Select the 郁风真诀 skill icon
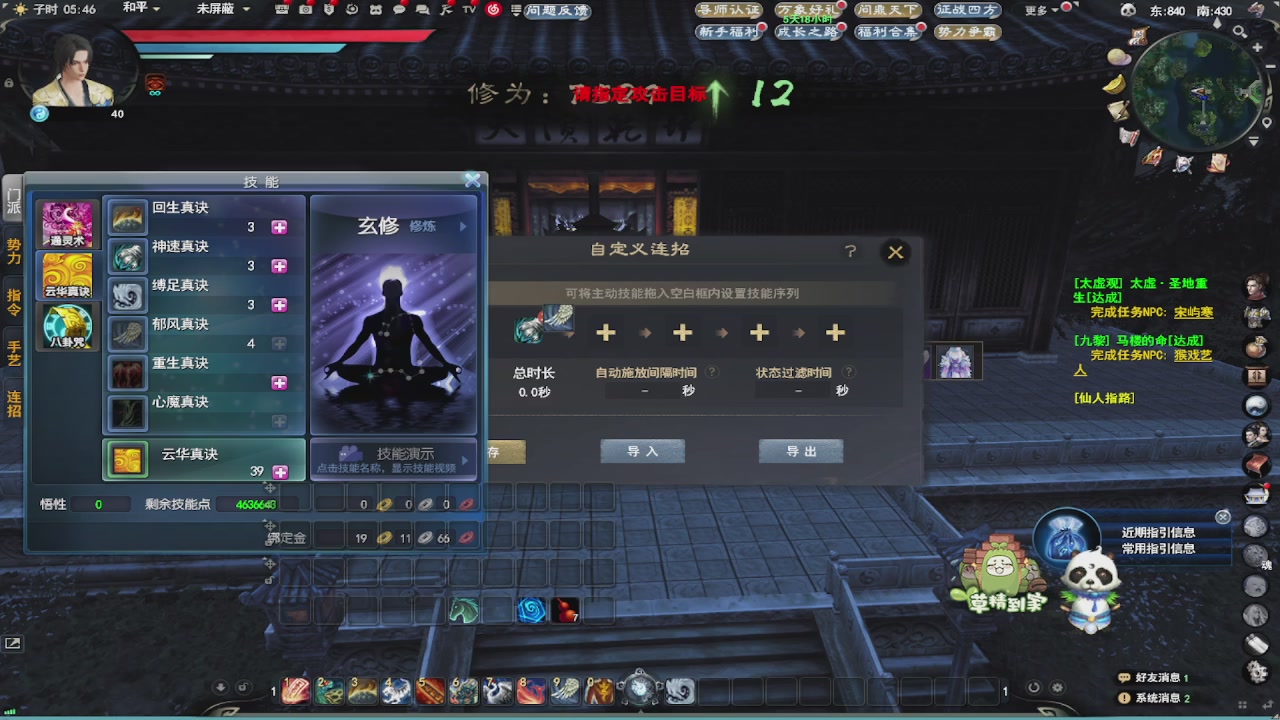Image resolution: width=1280 pixels, height=720 pixels. pos(127,334)
